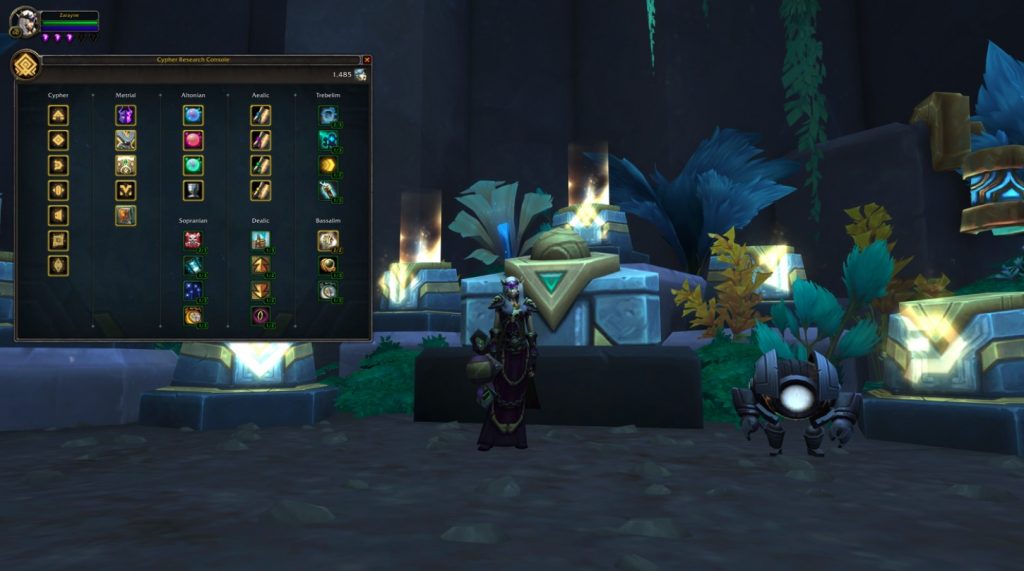Choose the purple armor talent under Metrial
The width and height of the screenshot is (1024, 571).
[125, 115]
